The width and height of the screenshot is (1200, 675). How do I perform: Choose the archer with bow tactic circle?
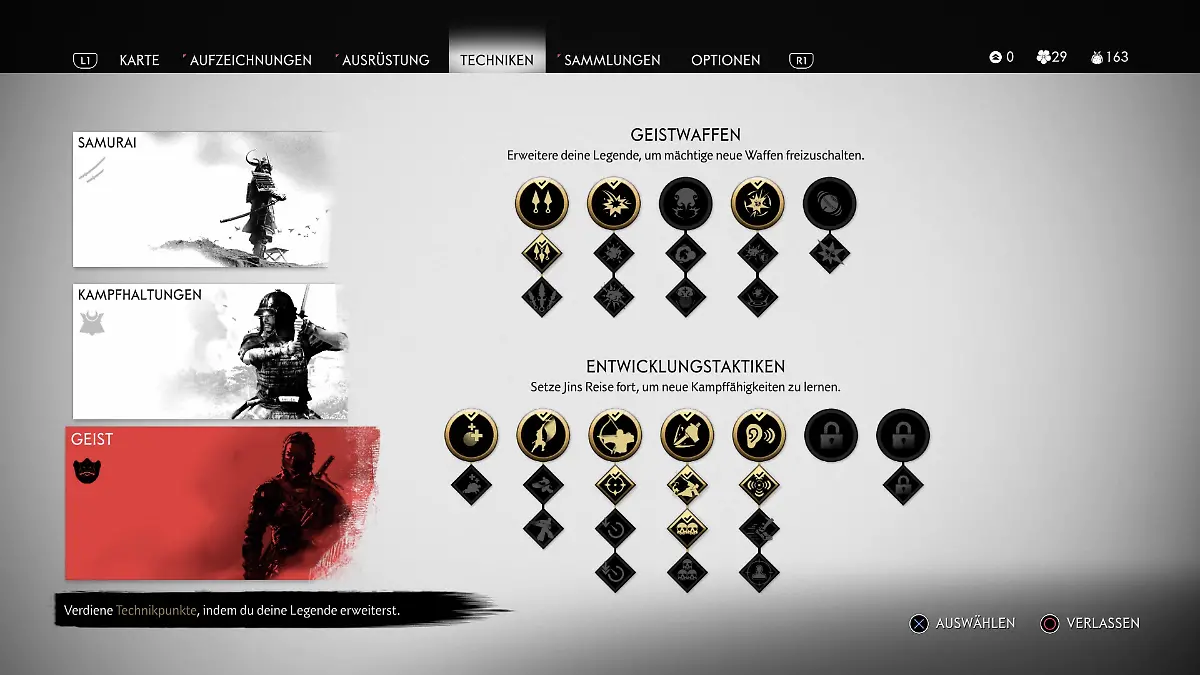click(x=615, y=435)
